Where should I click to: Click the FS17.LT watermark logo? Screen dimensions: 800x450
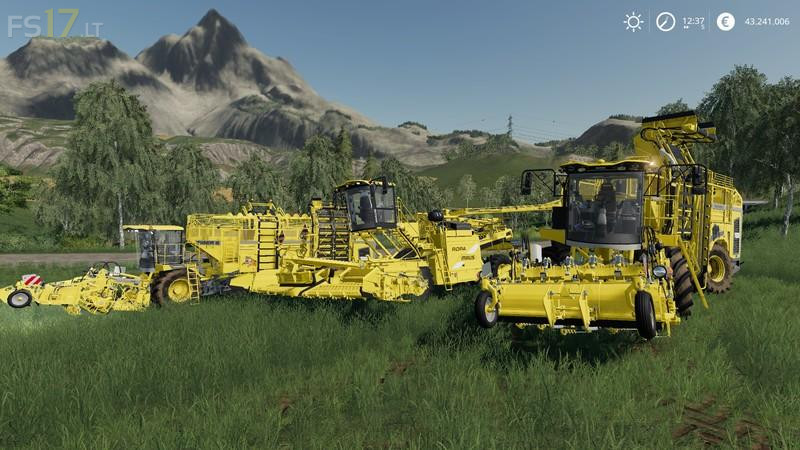(x=54, y=24)
